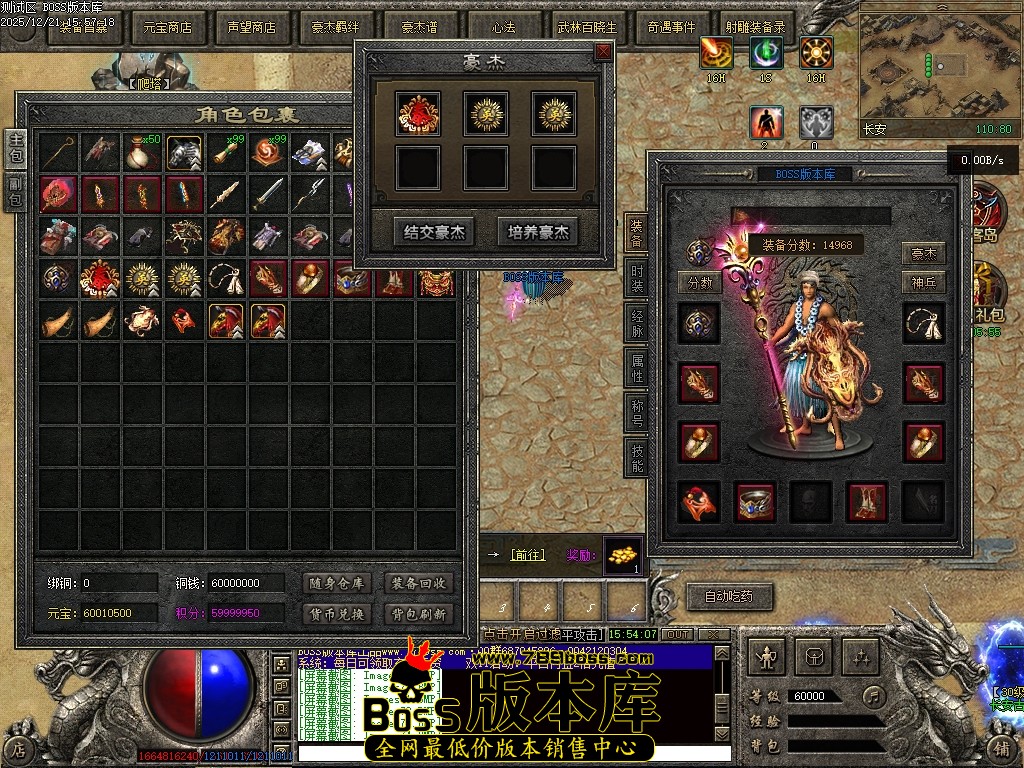This screenshot has width=1024, height=768.
Task: Close the 豪杰 window
Action: pyautogui.click(x=603, y=52)
